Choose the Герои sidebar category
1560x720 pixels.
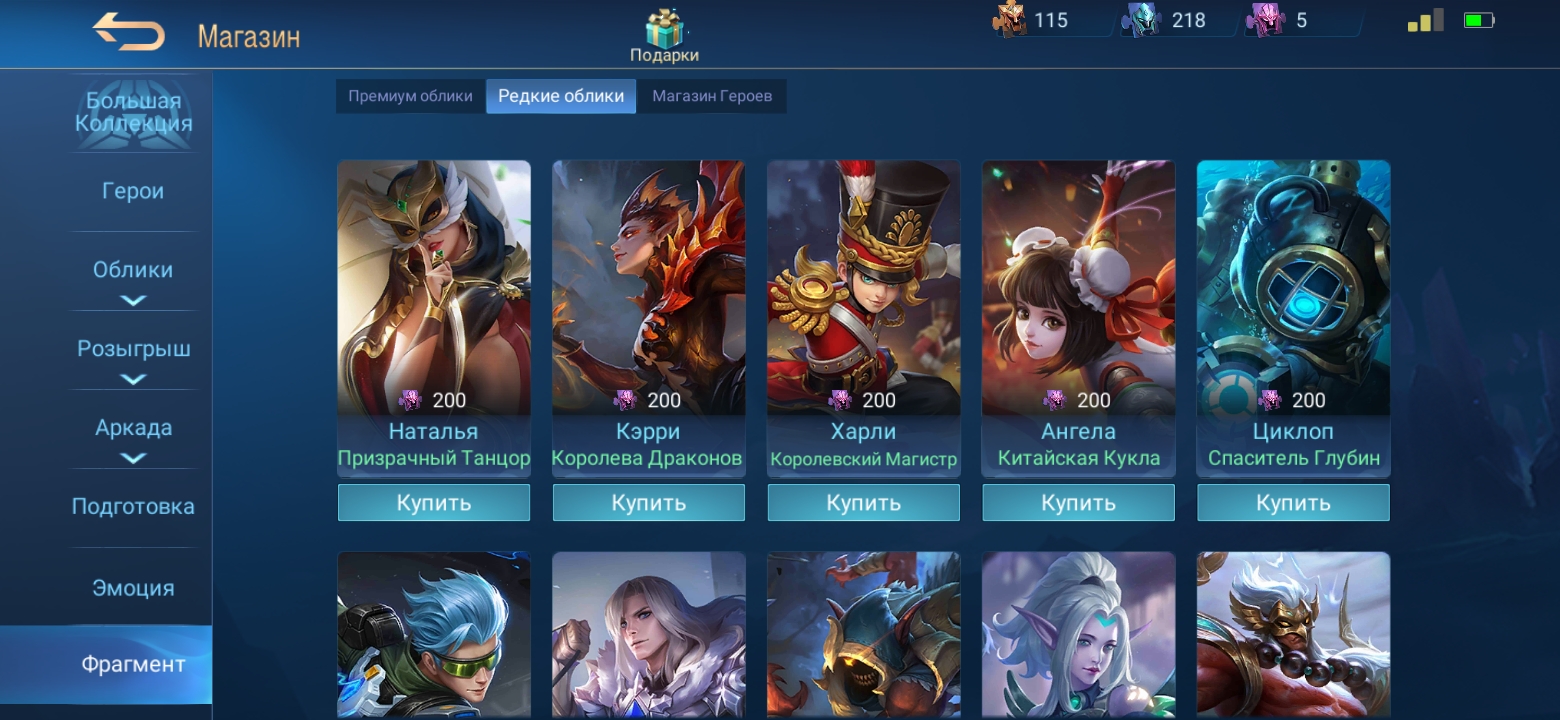point(133,191)
